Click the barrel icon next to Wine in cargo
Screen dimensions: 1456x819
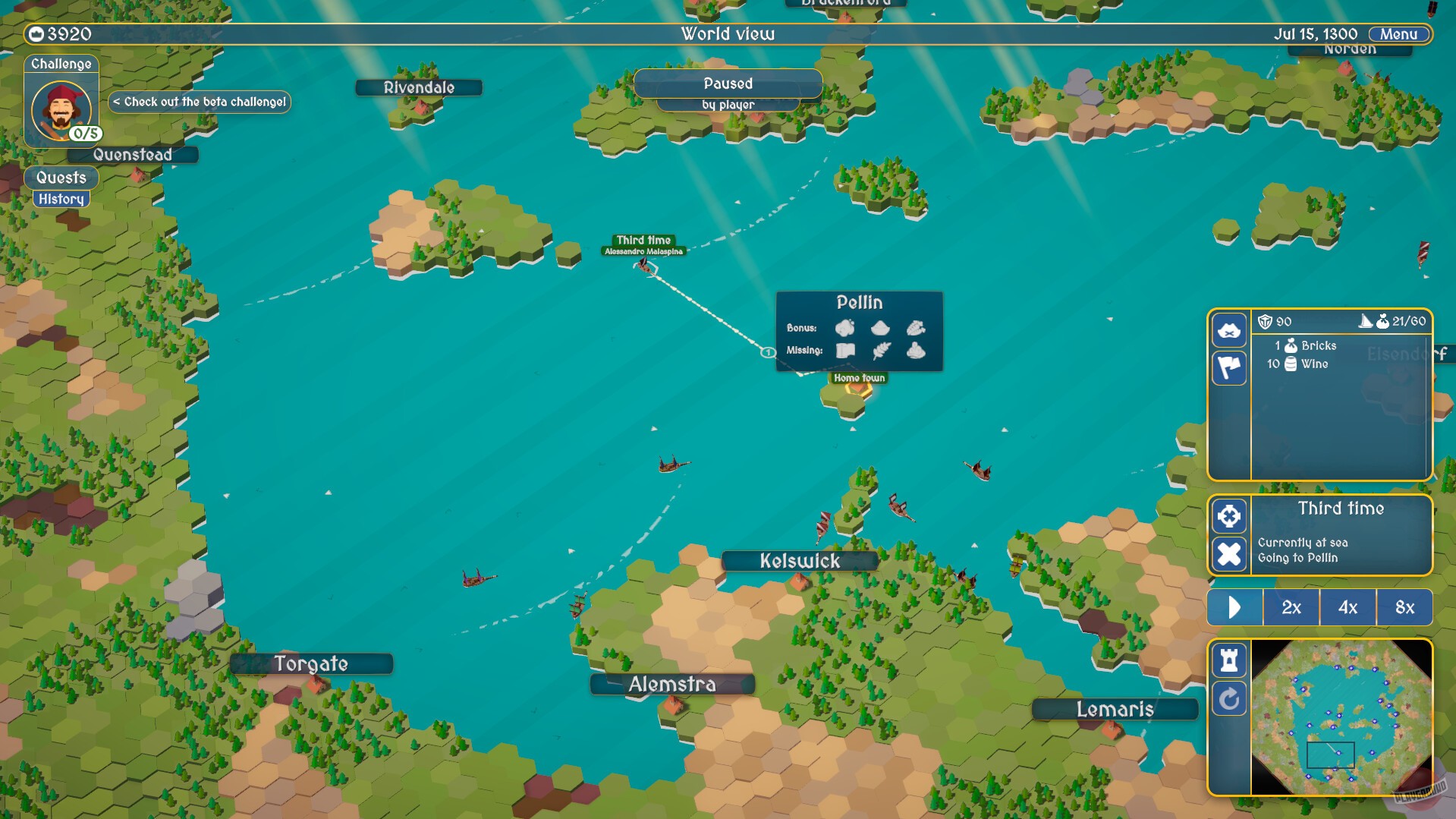(1291, 365)
